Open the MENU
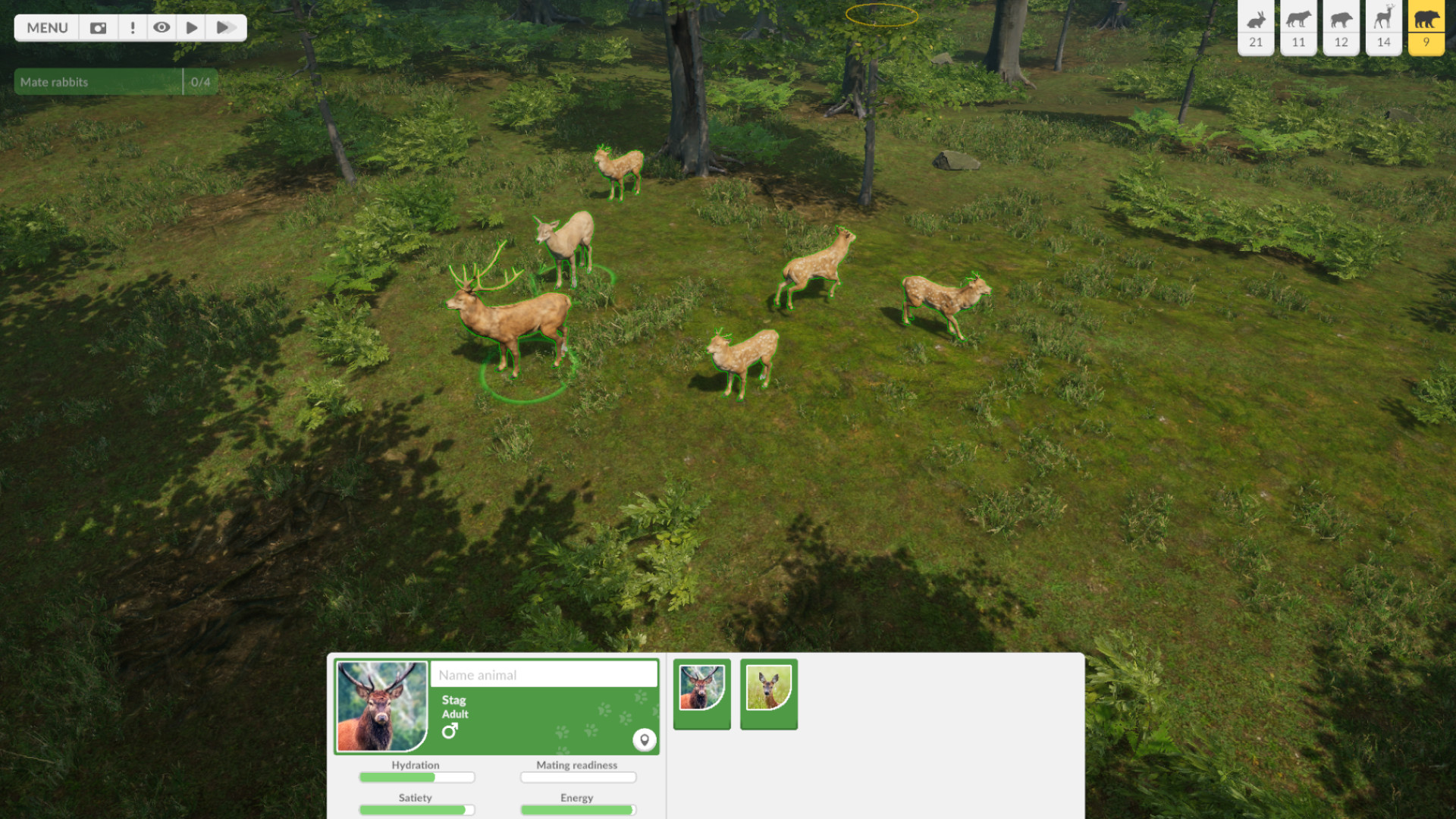Image resolution: width=1456 pixels, height=819 pixels. [46, 27]
